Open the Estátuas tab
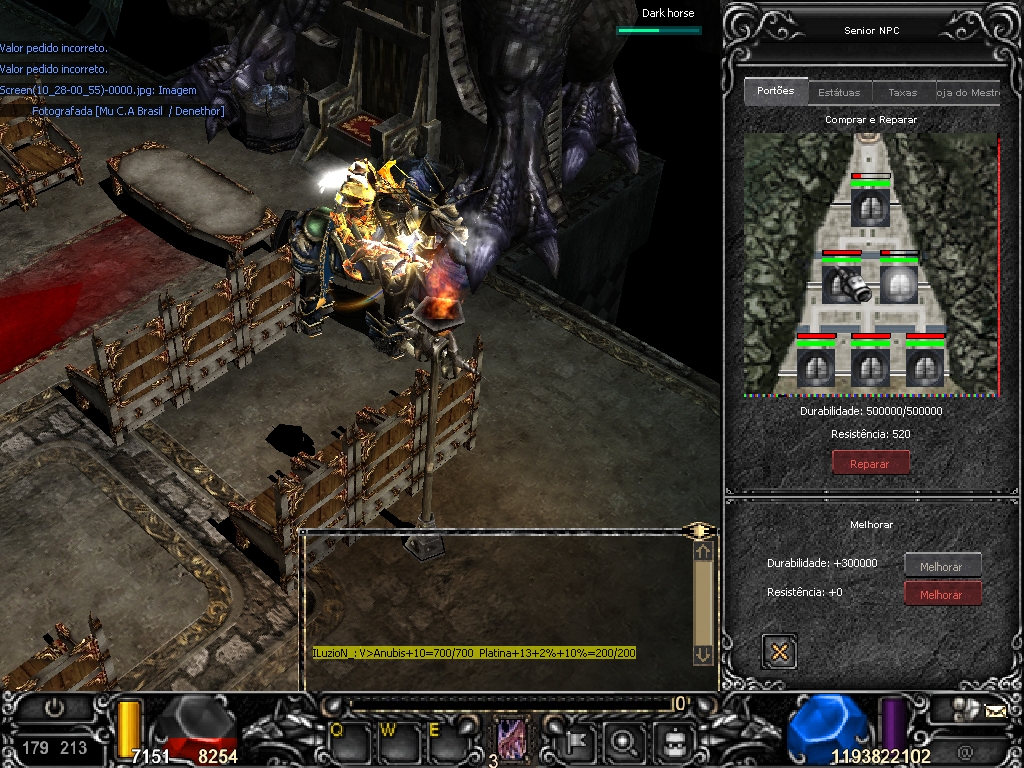 pos(839,92)
